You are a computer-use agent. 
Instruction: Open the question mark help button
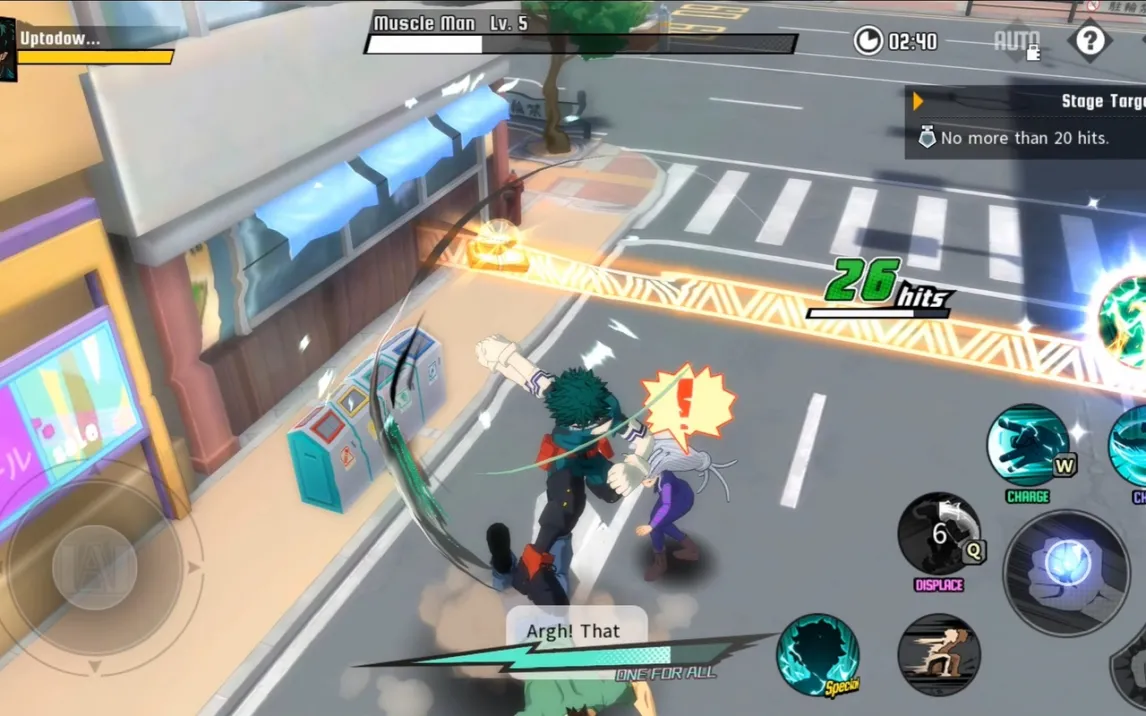1089,41
